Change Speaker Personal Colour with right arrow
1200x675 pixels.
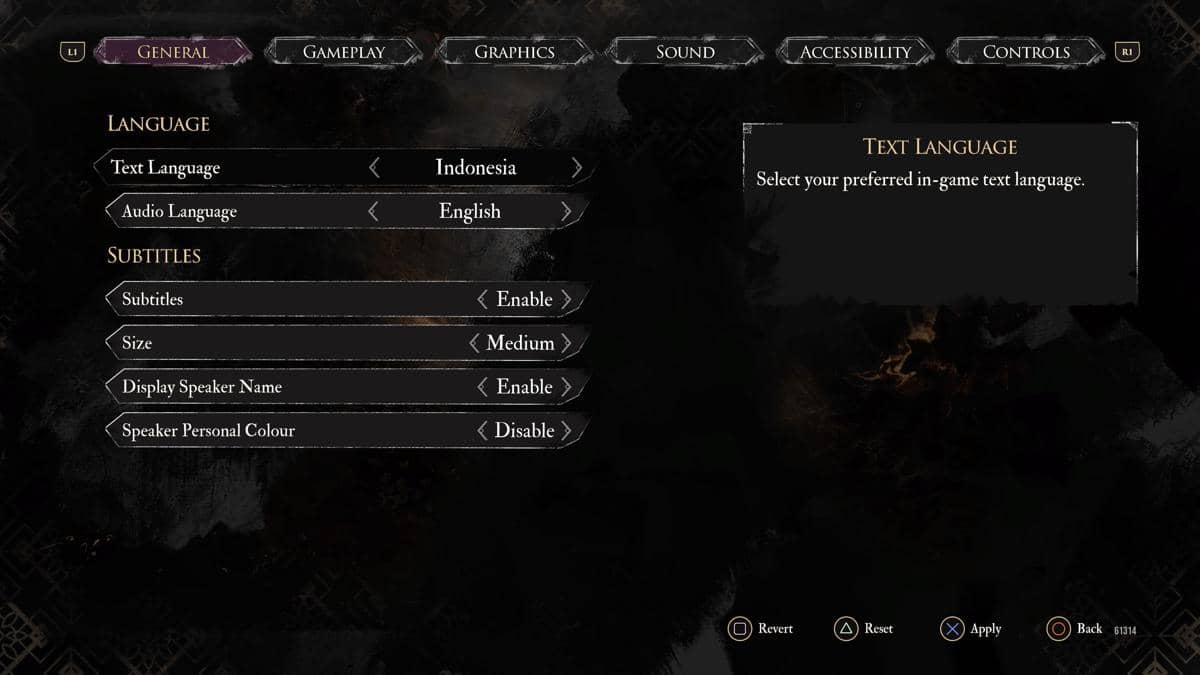567,431
